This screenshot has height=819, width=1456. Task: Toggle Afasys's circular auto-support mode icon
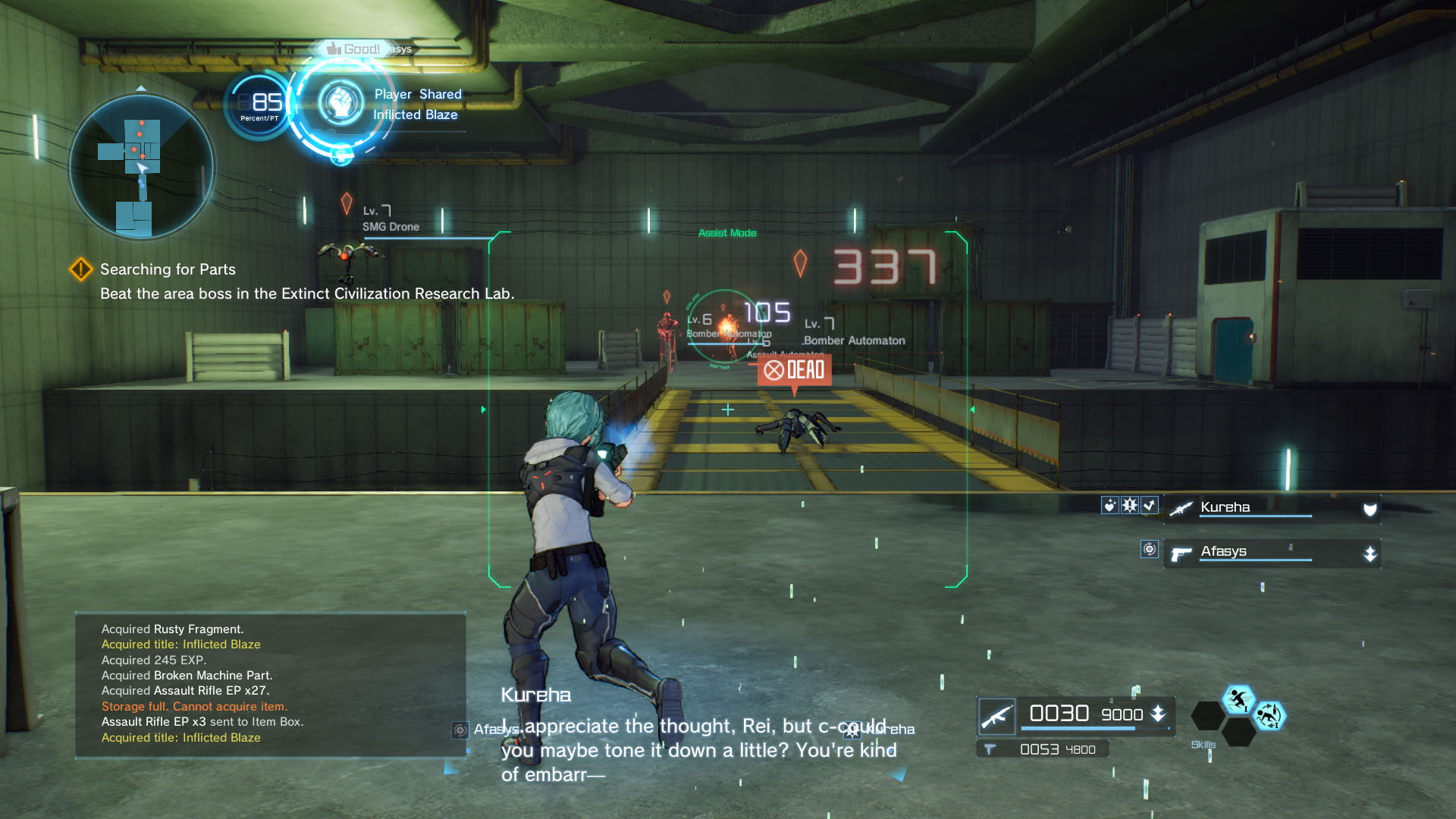tap(1150, 551)
